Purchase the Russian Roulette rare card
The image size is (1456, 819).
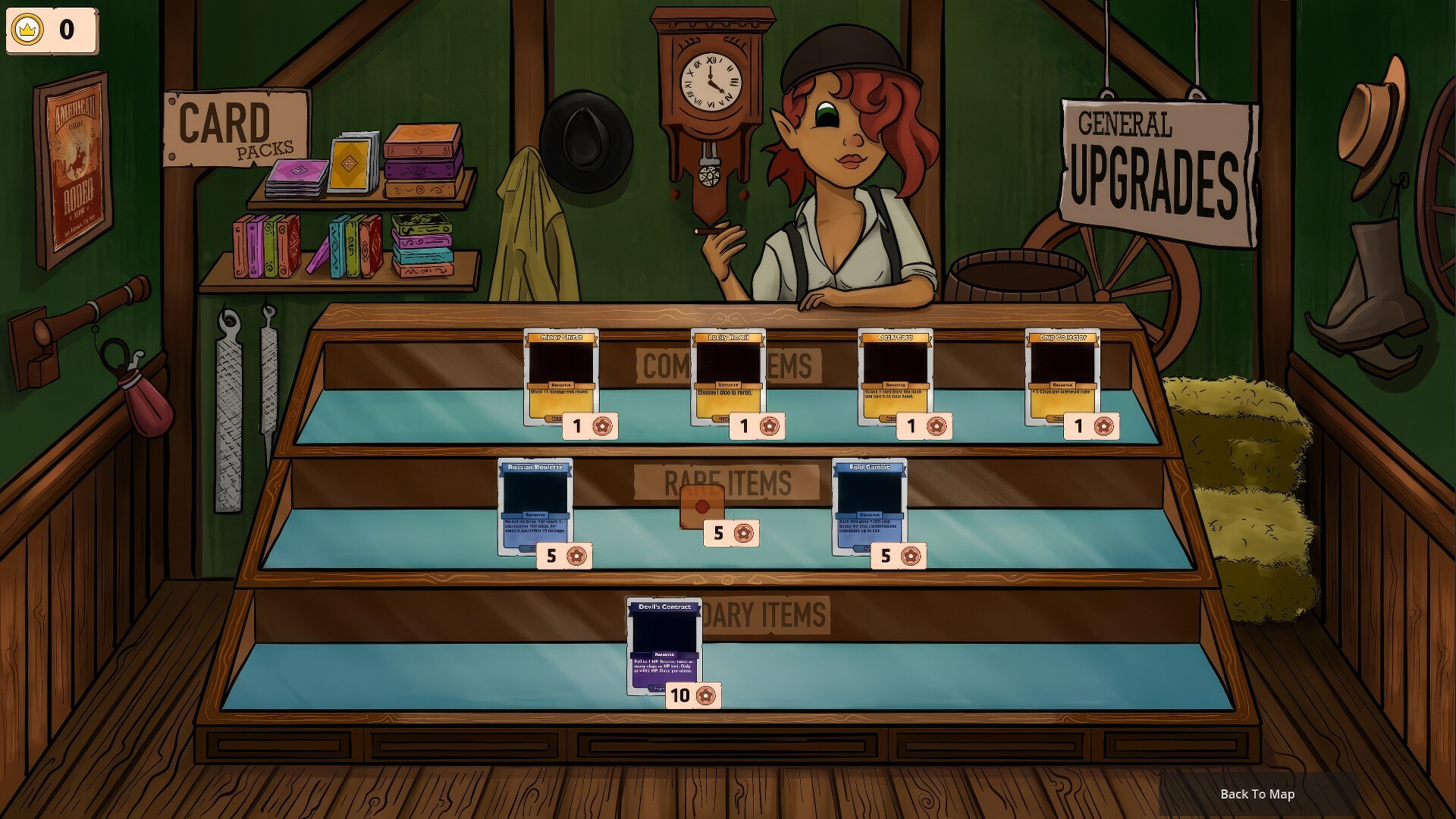point(535,506)
